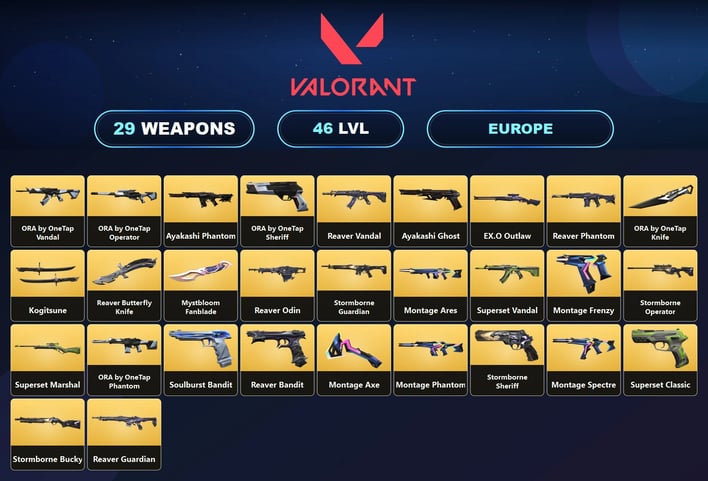Choose the Superset Classic pistol tile
The image size is (708, 481).
[660, 359]
